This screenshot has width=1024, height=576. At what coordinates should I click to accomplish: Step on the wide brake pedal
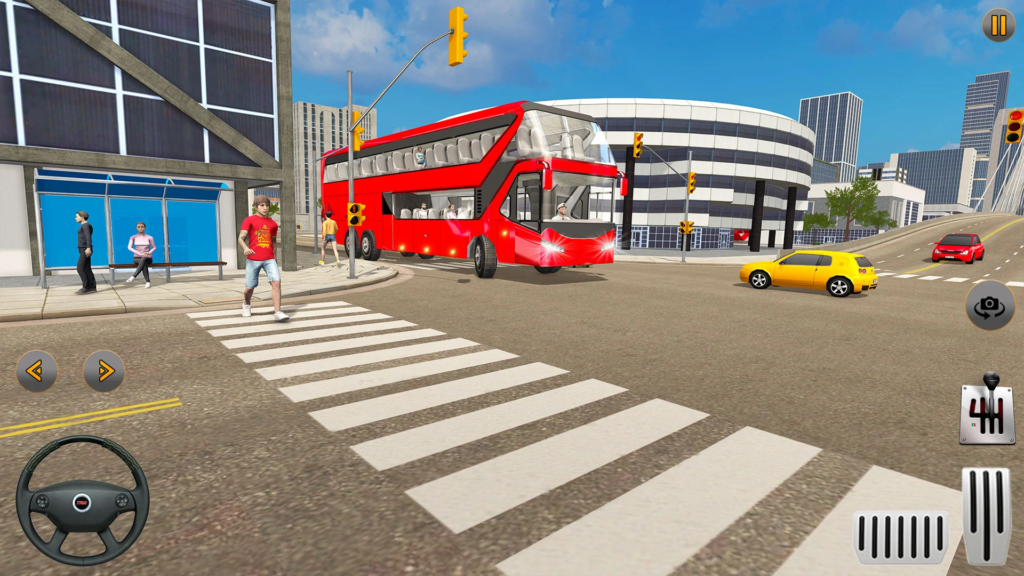[901, 537]
